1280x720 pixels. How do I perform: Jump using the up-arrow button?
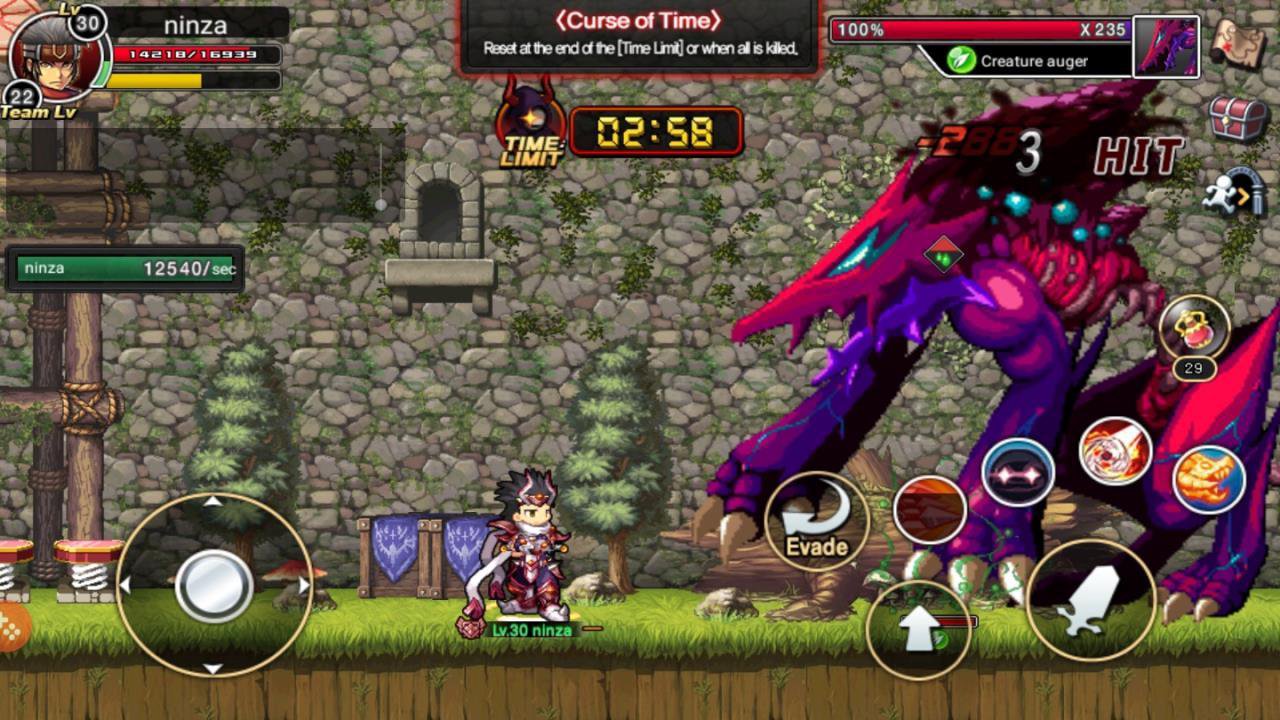coord(918,630)
